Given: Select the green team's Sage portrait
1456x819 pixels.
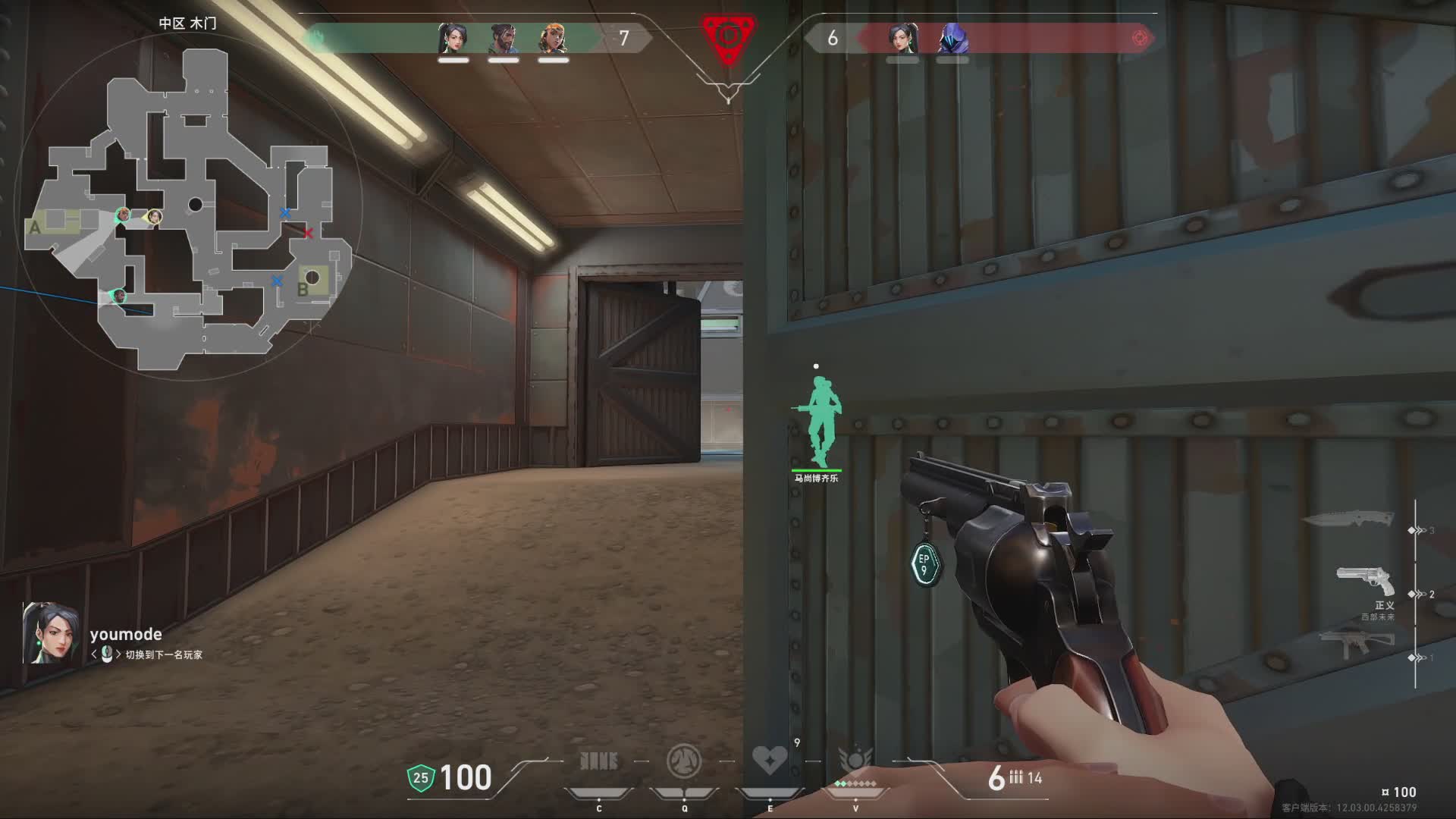Looking at the screenshot, I should [x=453, y=38].
